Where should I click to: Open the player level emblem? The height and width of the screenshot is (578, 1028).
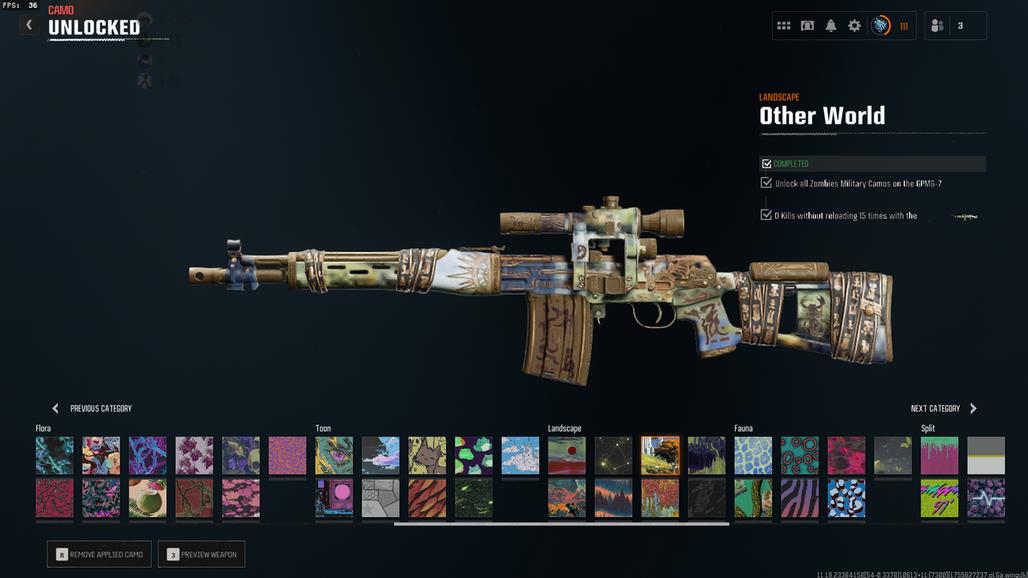pyautogui.click(x=881, y=26)
